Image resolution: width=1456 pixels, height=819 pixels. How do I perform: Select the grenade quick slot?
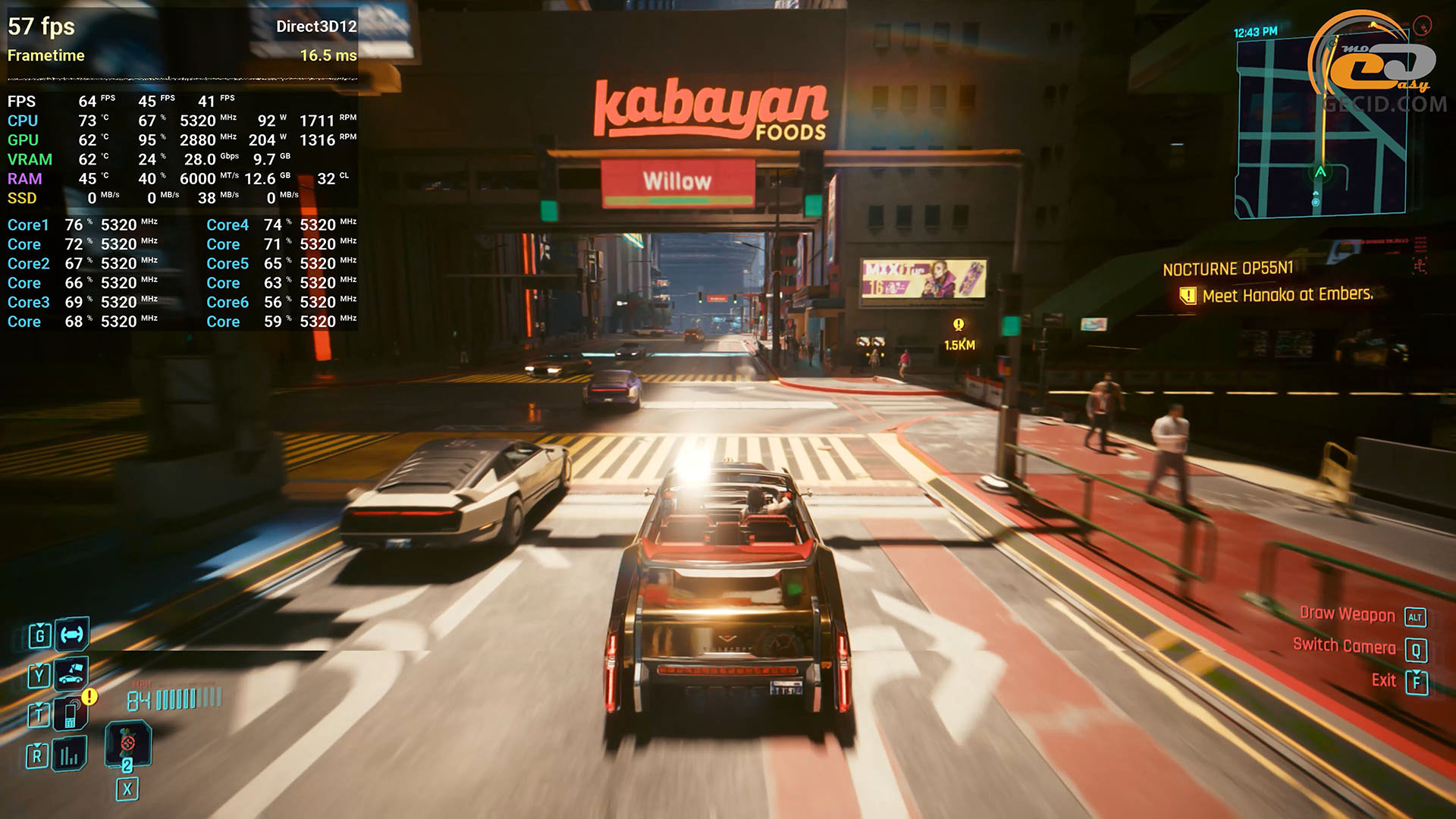(127, 744)
